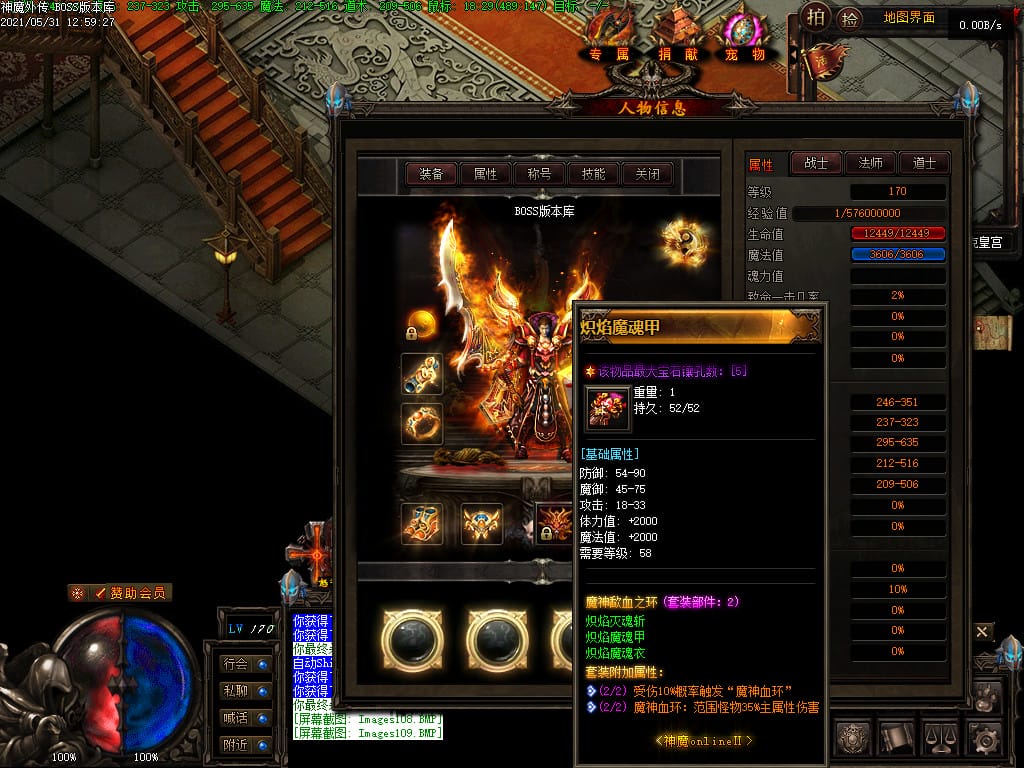Screen dimensions: 1024x768
Task: Select the golden ring equipment slot
Action: (x=422, y=424)
